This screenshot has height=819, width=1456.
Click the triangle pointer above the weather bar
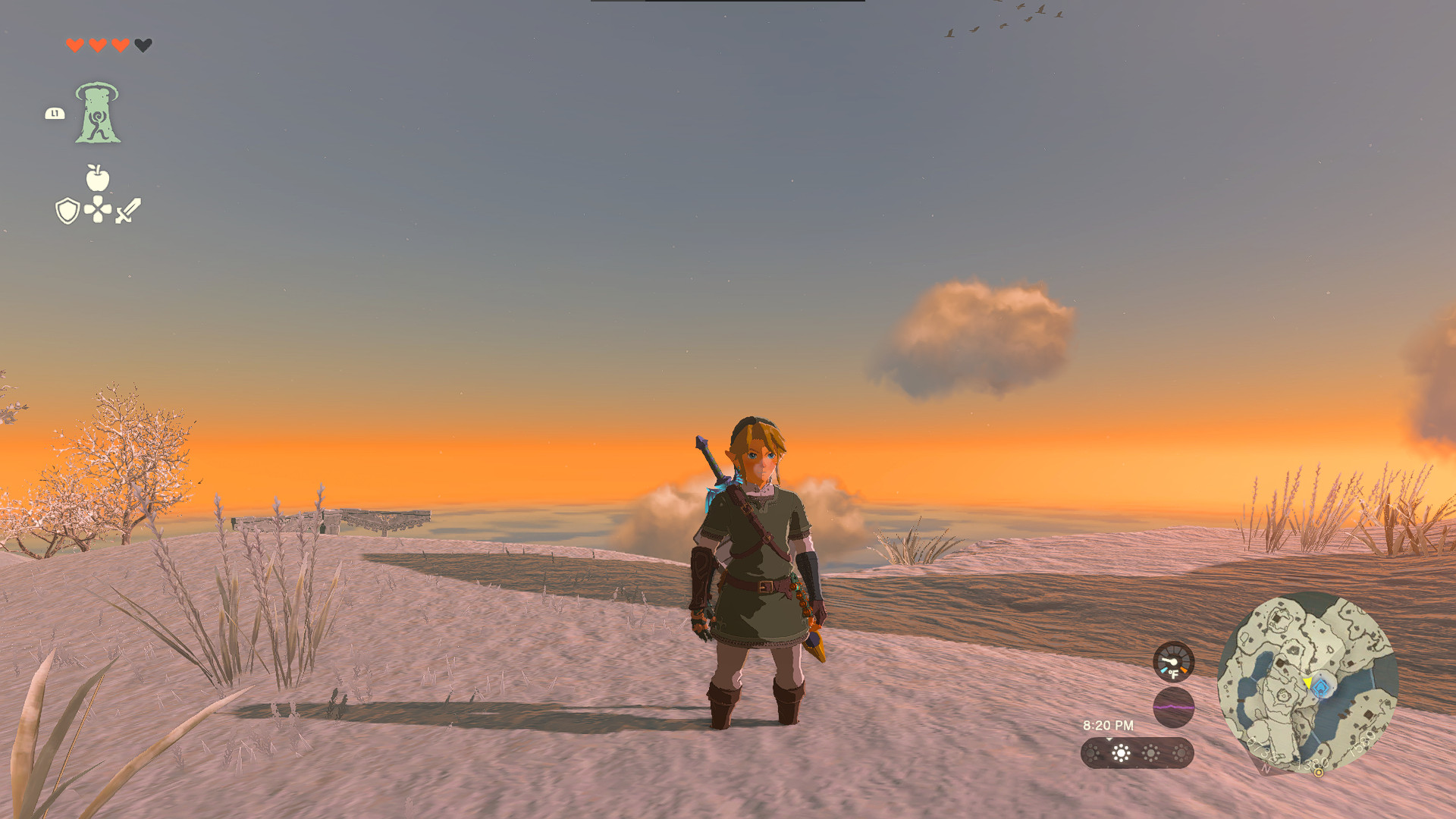[1109, 739]
